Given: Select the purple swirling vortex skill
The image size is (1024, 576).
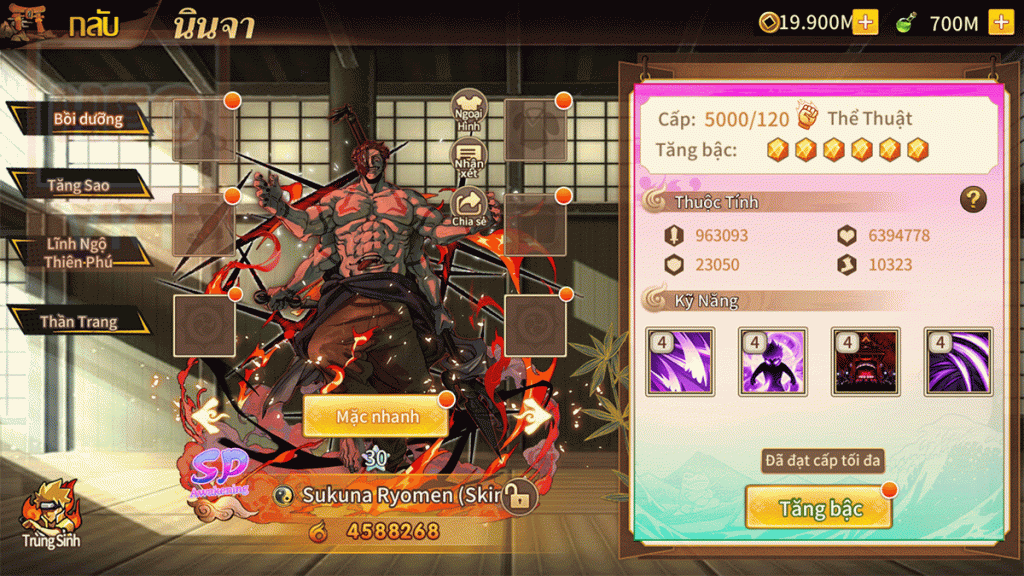Looking at the screenshot, I should tap(958, 361).
